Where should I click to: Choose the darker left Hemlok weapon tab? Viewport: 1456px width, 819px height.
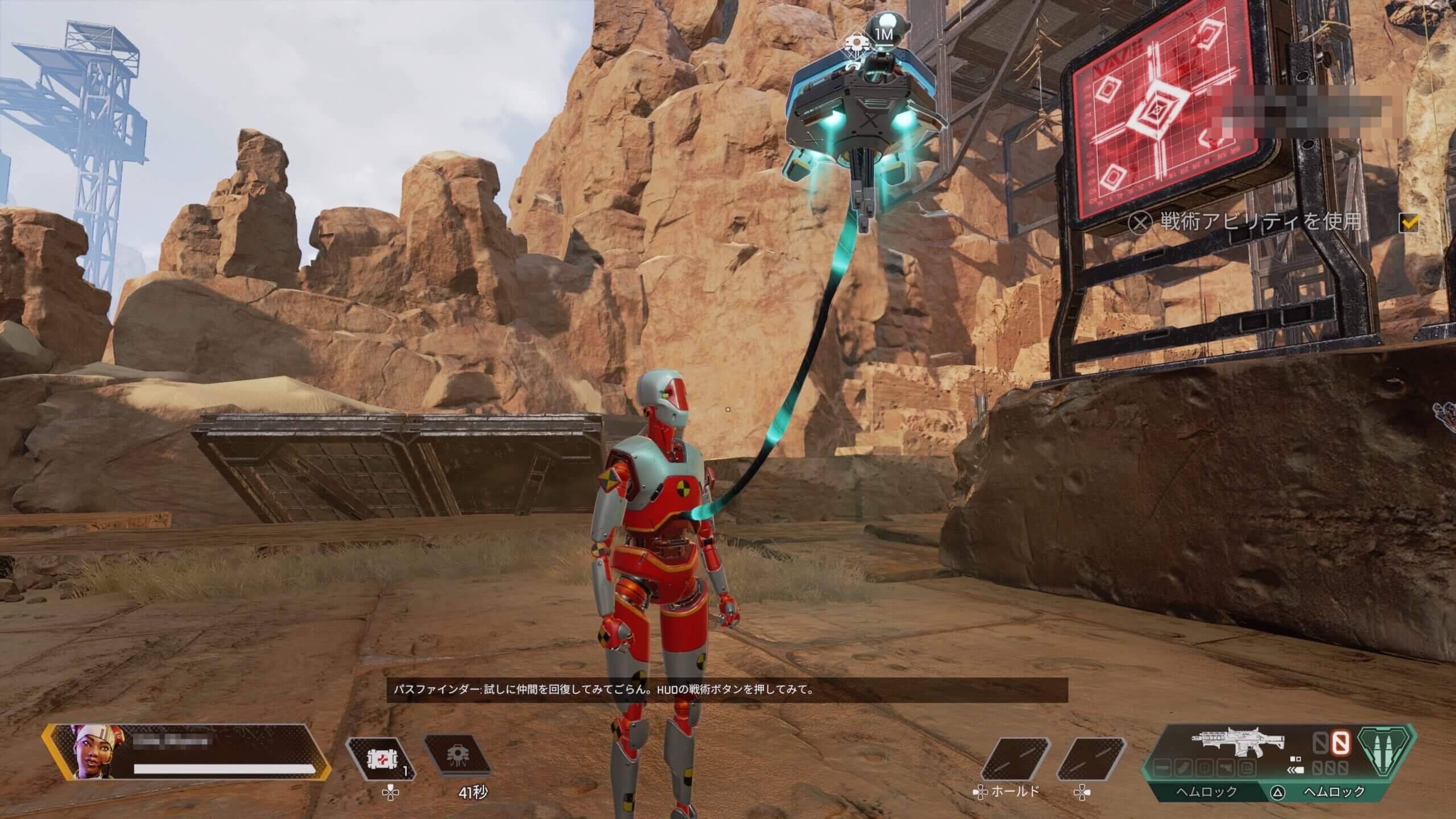(x=1205, y=792)
